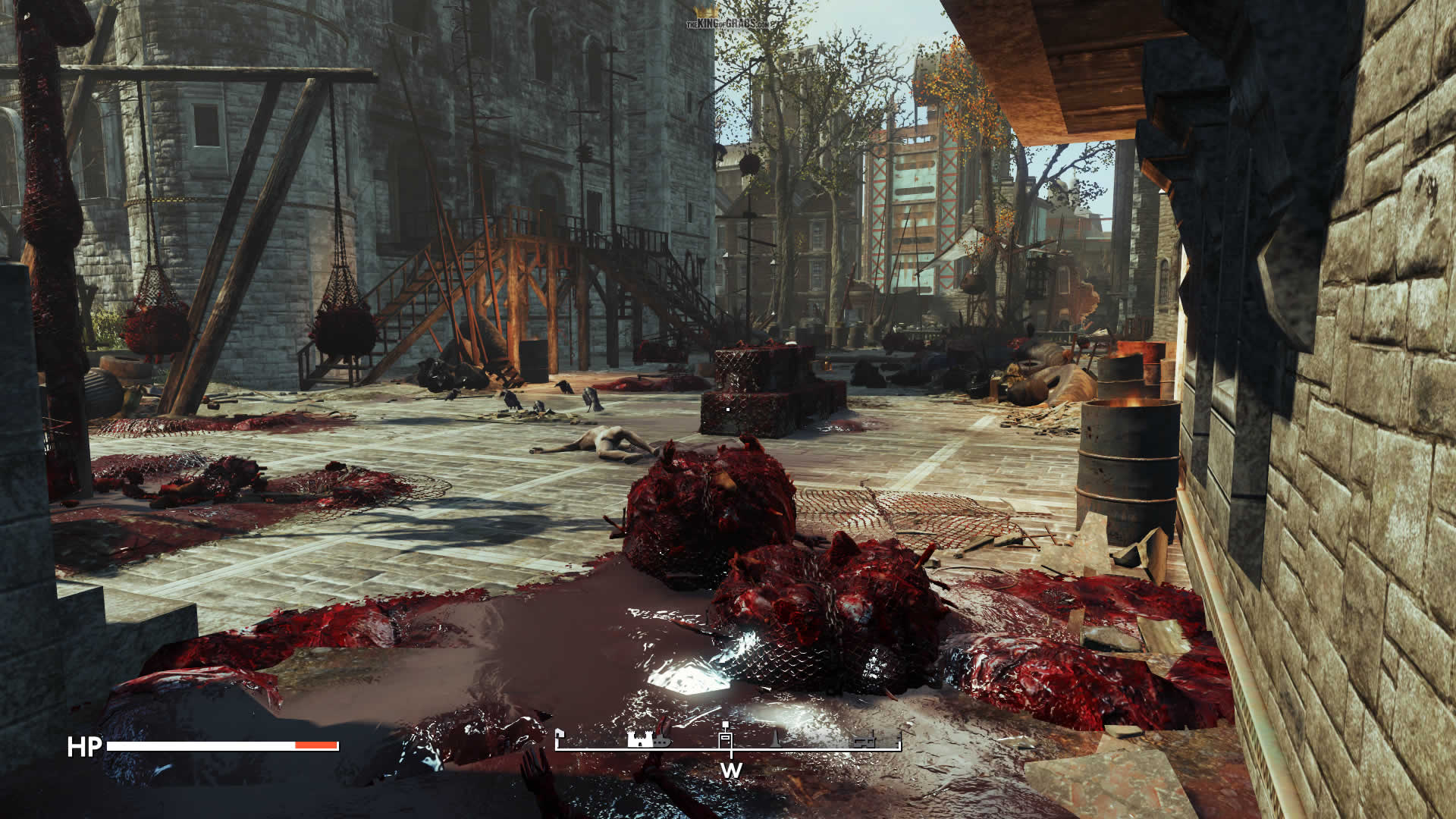
Task: Select the monument spire compass marker
Action: coord(776,739)
